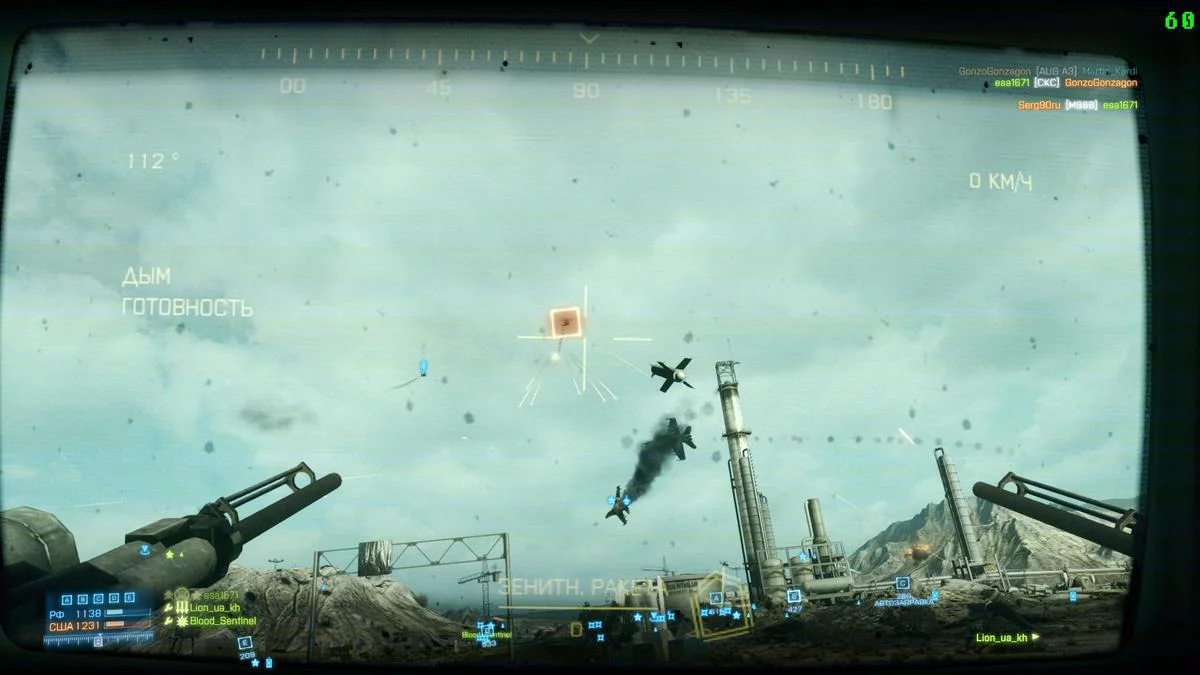Select the objective C marker above АВТОЗАПРАВКА
The width and height of the screenshot is (1200, 675).
click(x=902, y=583)
